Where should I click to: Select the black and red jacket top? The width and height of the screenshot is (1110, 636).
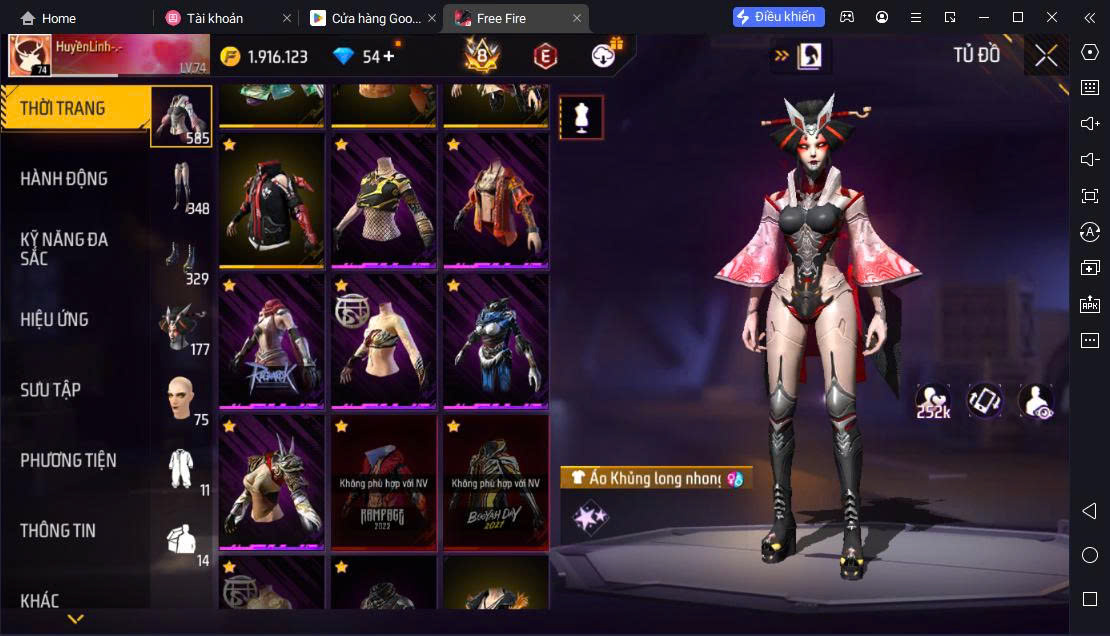tap(271, 201)
